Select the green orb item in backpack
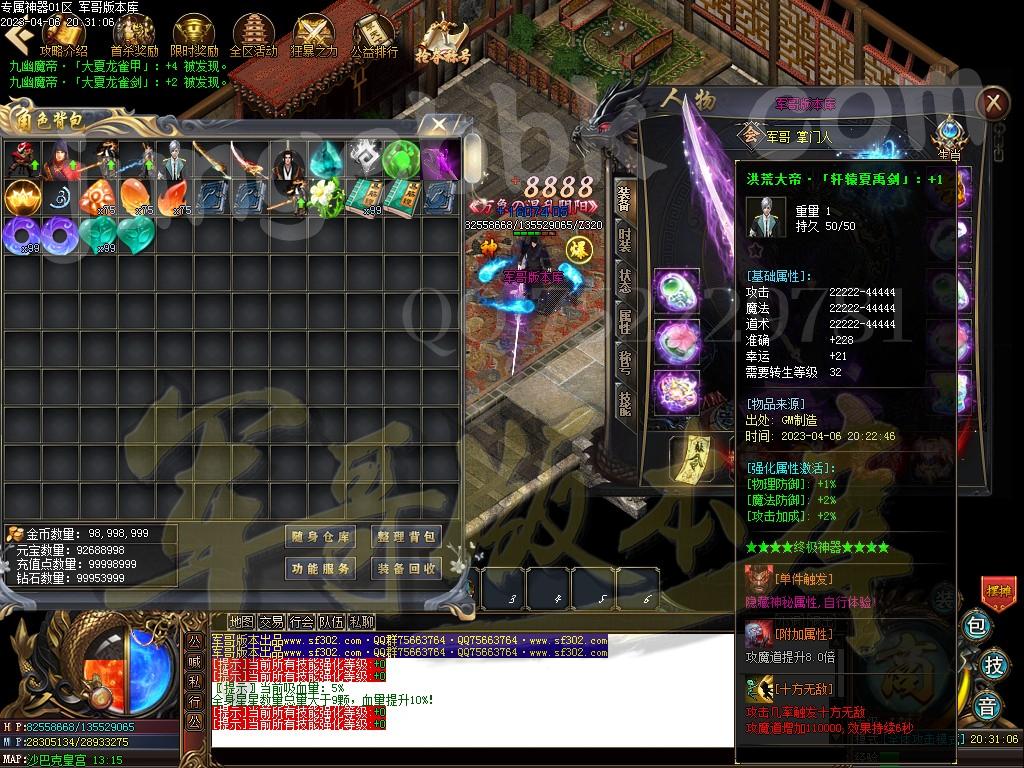The image size is (1024, 768). coord(400,158)
